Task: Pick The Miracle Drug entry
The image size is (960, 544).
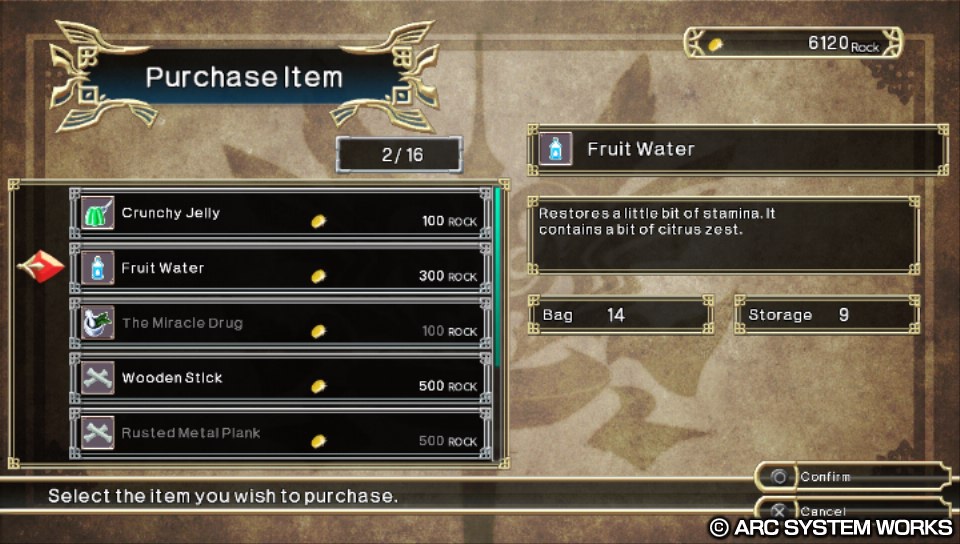Action: click(x=280, y=323)
